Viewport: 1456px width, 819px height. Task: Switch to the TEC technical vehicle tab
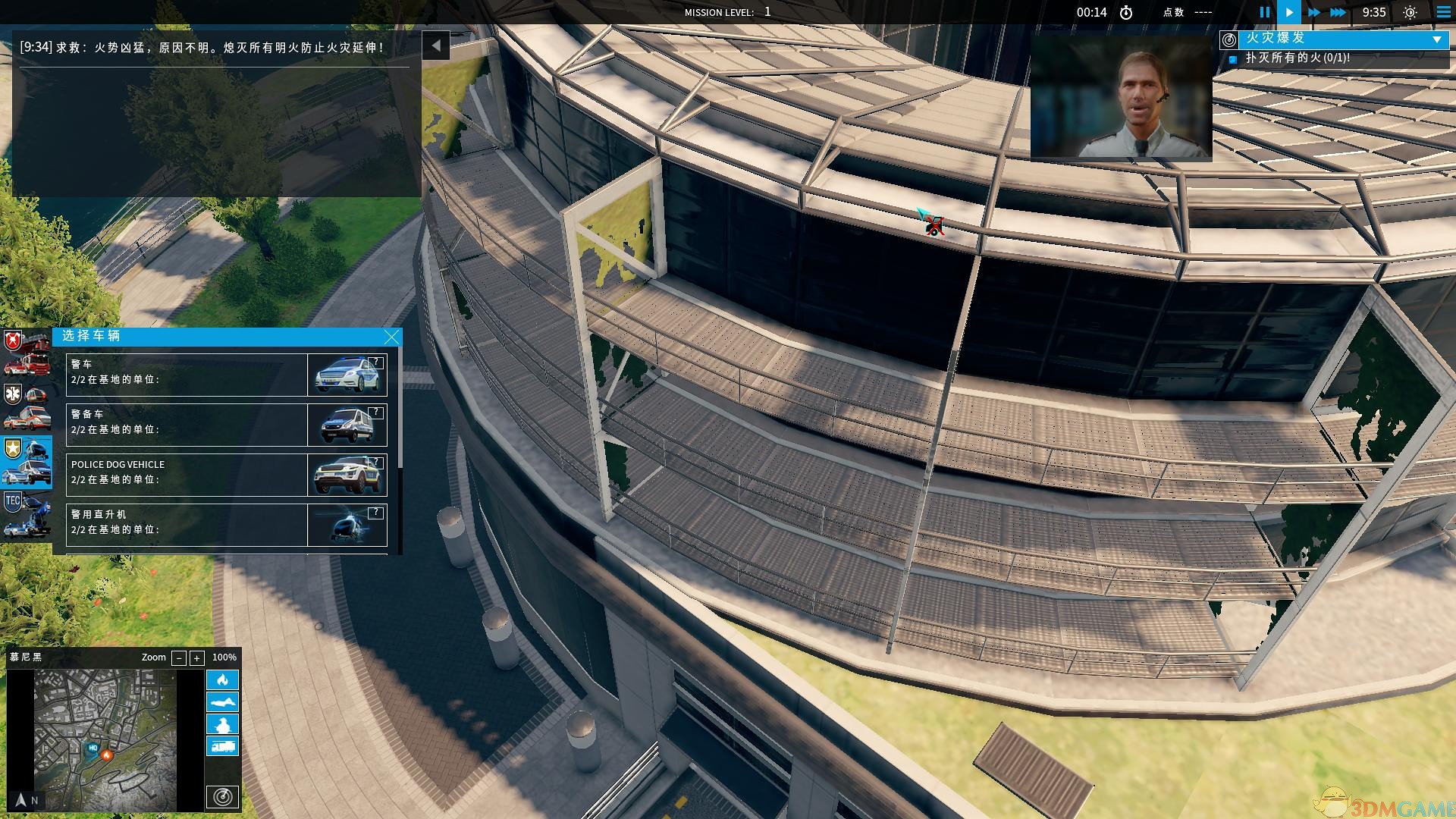coord(27,513)
